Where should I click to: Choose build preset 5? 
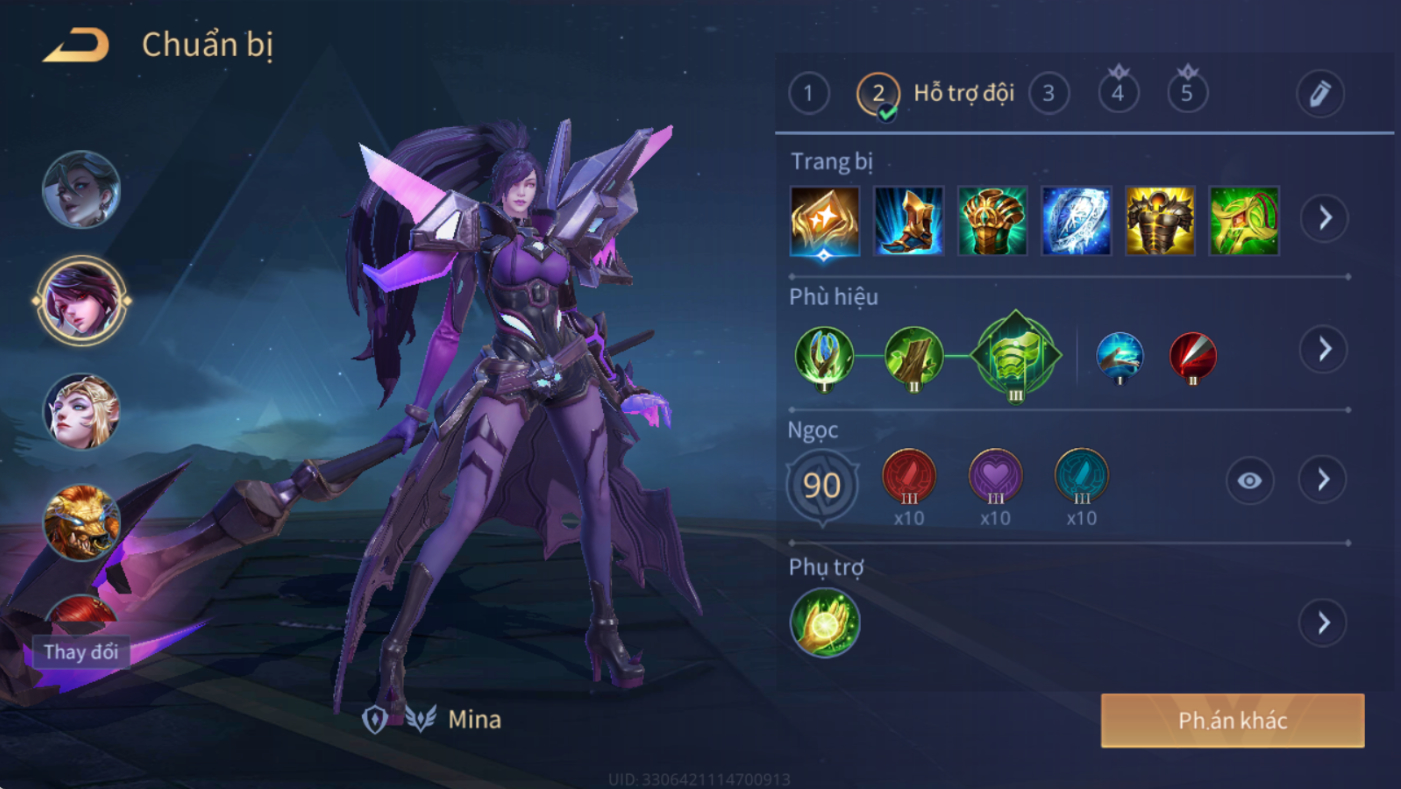[x=1187, y=94]
